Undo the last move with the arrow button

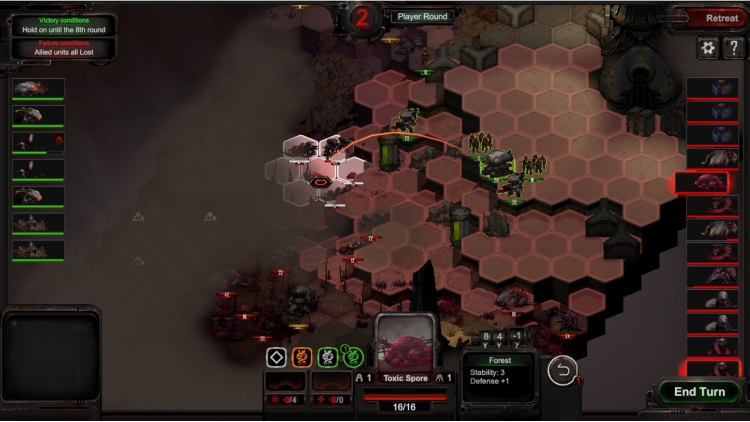pyautogui.click(x=563, y=370)
